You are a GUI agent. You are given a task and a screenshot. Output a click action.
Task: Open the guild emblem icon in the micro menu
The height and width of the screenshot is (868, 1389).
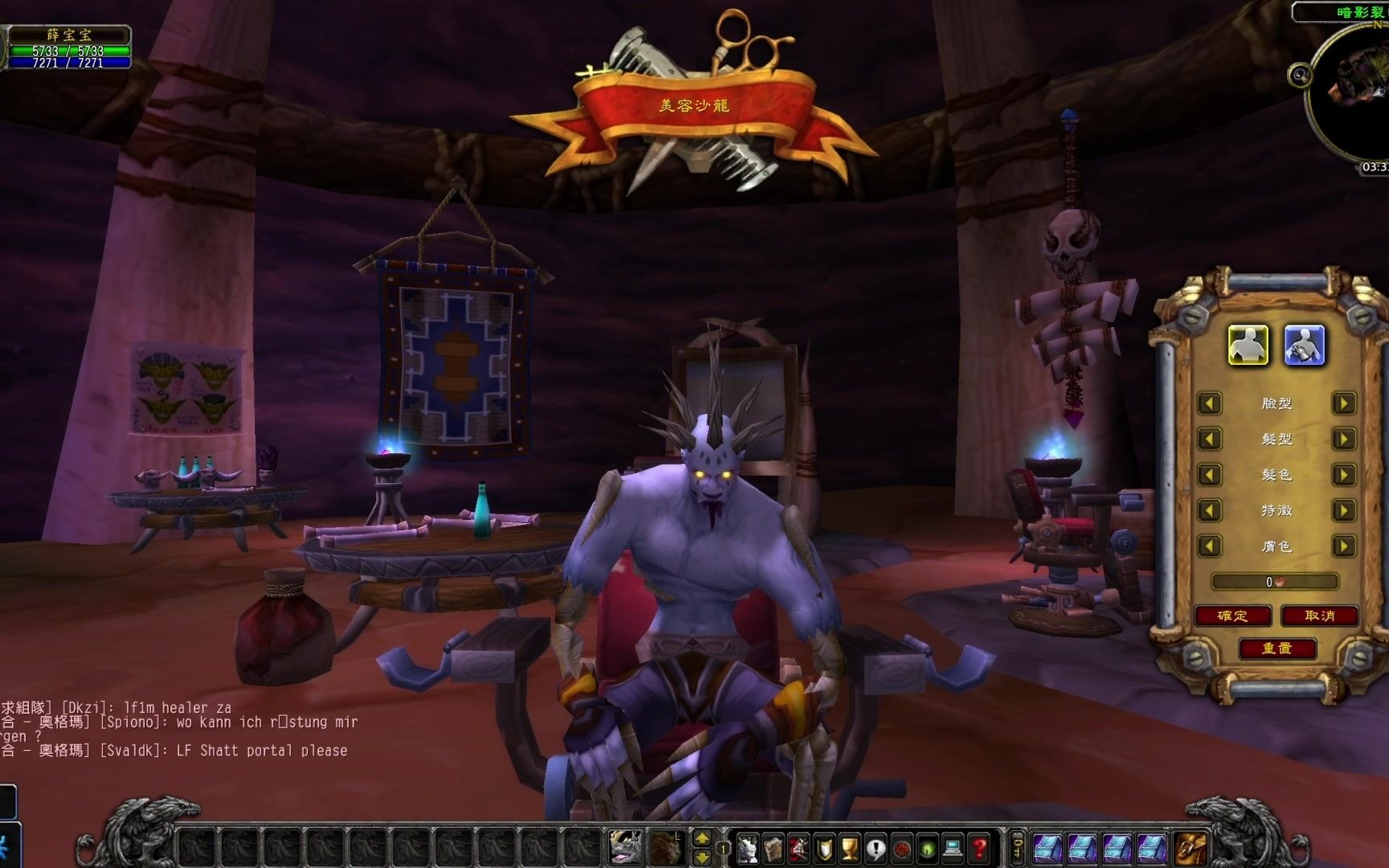tap(824, 848)
